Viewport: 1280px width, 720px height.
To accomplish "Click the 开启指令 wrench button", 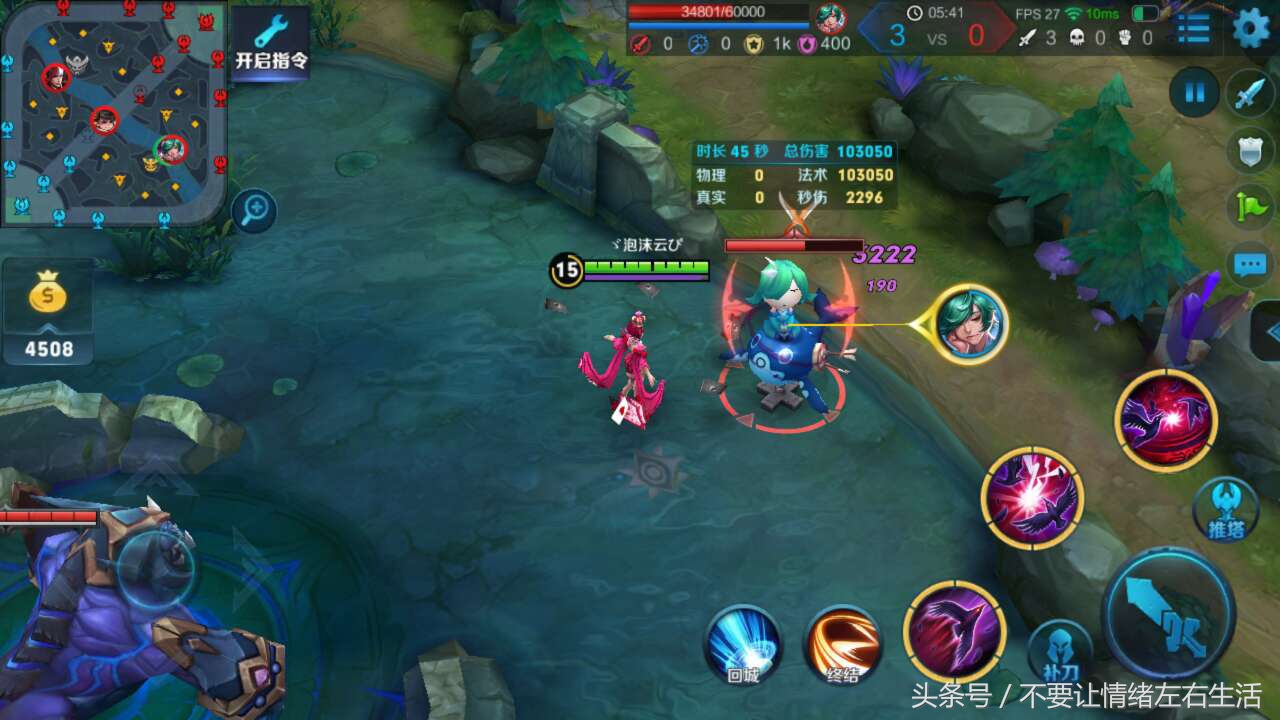I will (x=270, y=42).
